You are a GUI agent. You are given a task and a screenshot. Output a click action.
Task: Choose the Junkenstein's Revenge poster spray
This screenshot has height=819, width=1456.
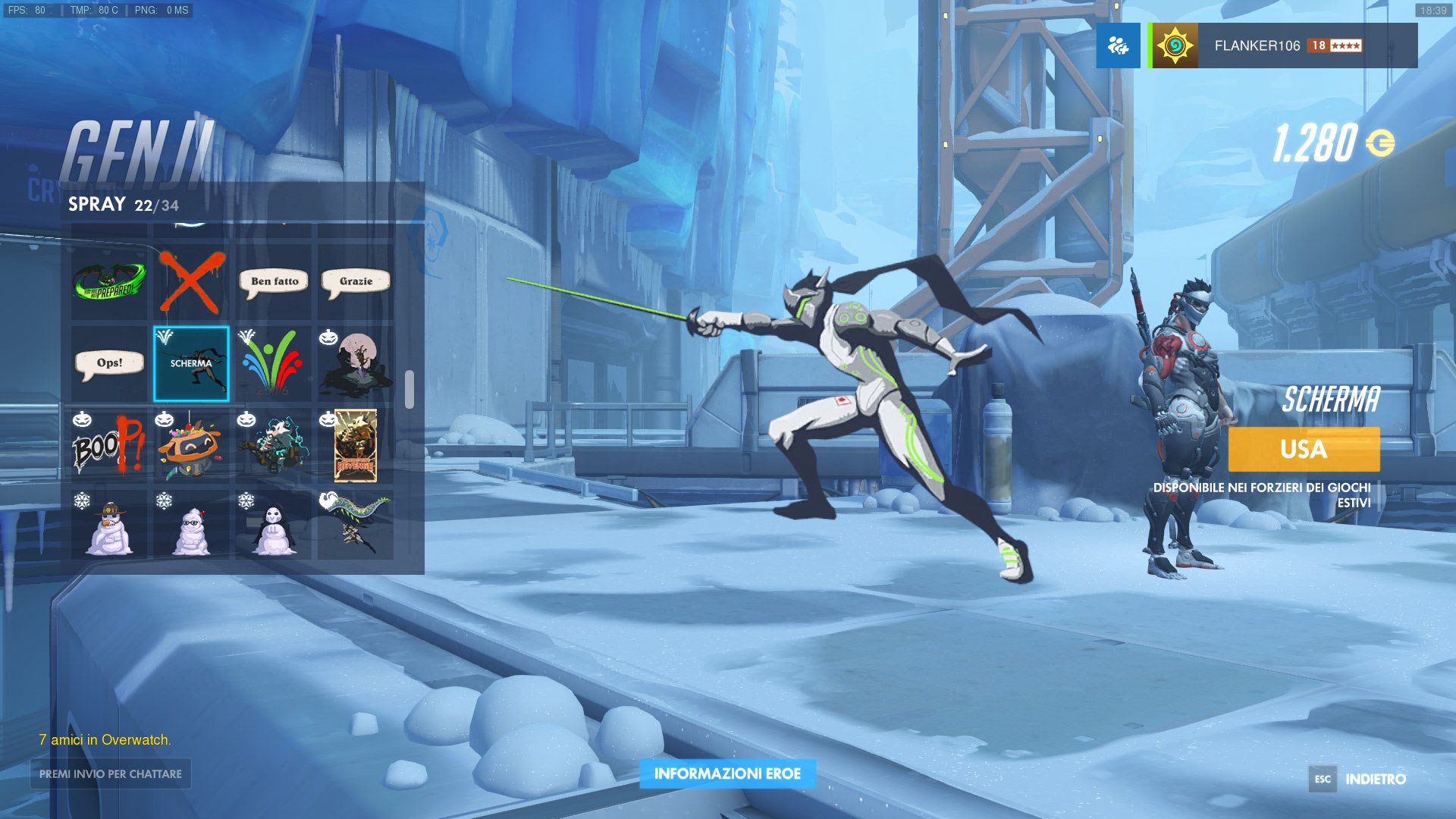(356, 446)
